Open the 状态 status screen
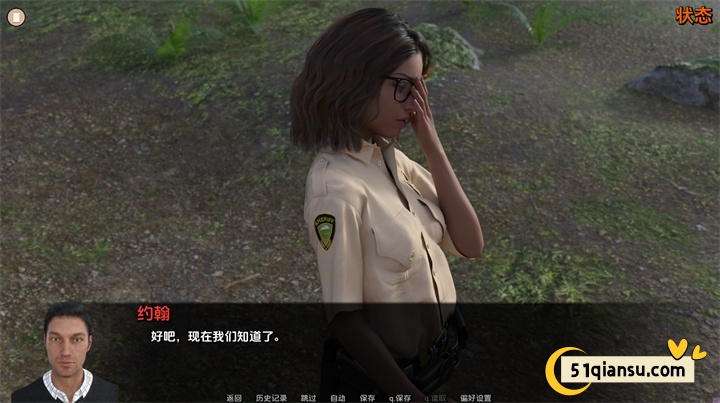Image resolution: width=720 pixels, height=403 pixels. pyautogui.click(x=692, y=15)
